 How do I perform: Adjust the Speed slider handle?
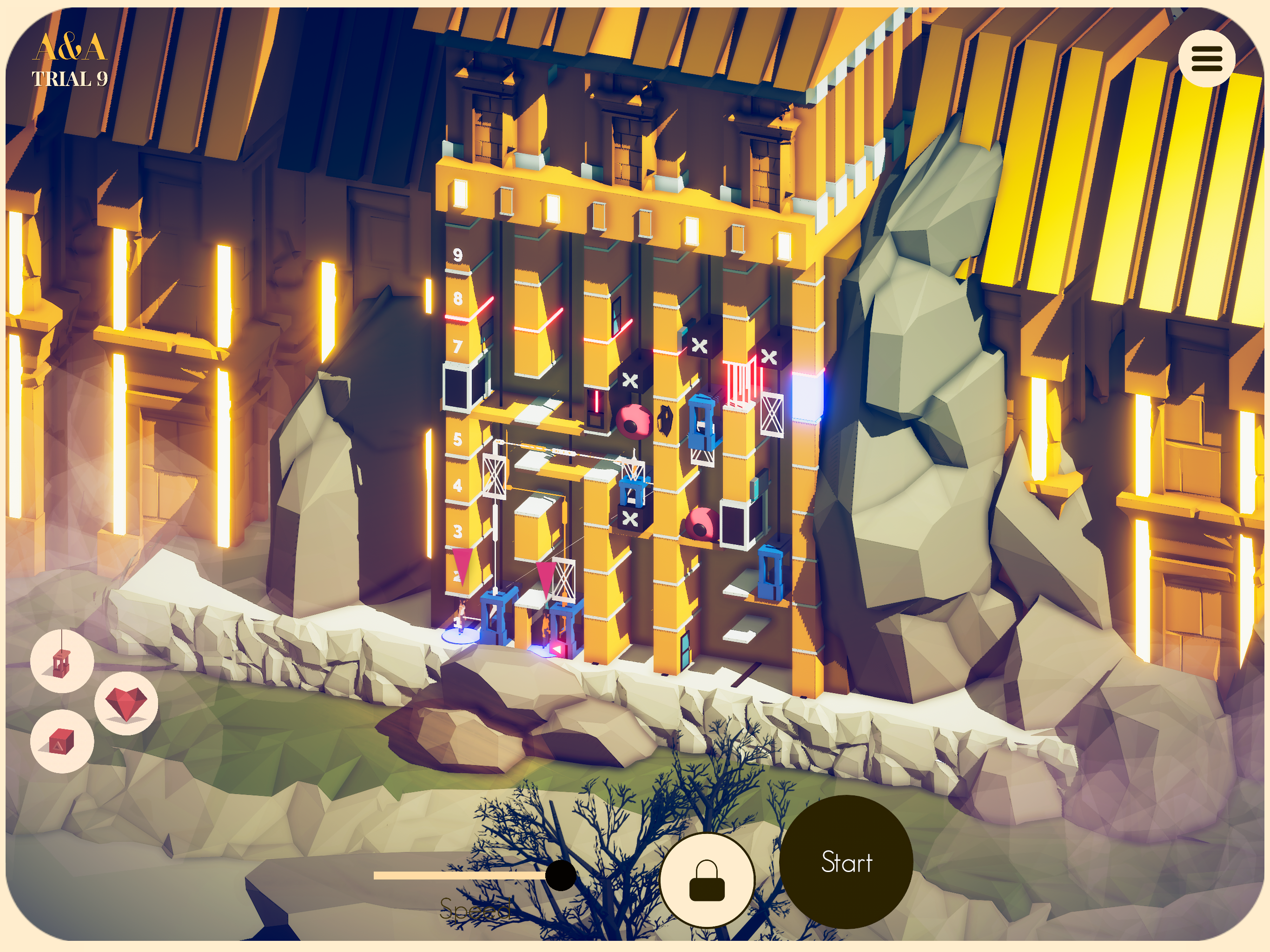560,875
